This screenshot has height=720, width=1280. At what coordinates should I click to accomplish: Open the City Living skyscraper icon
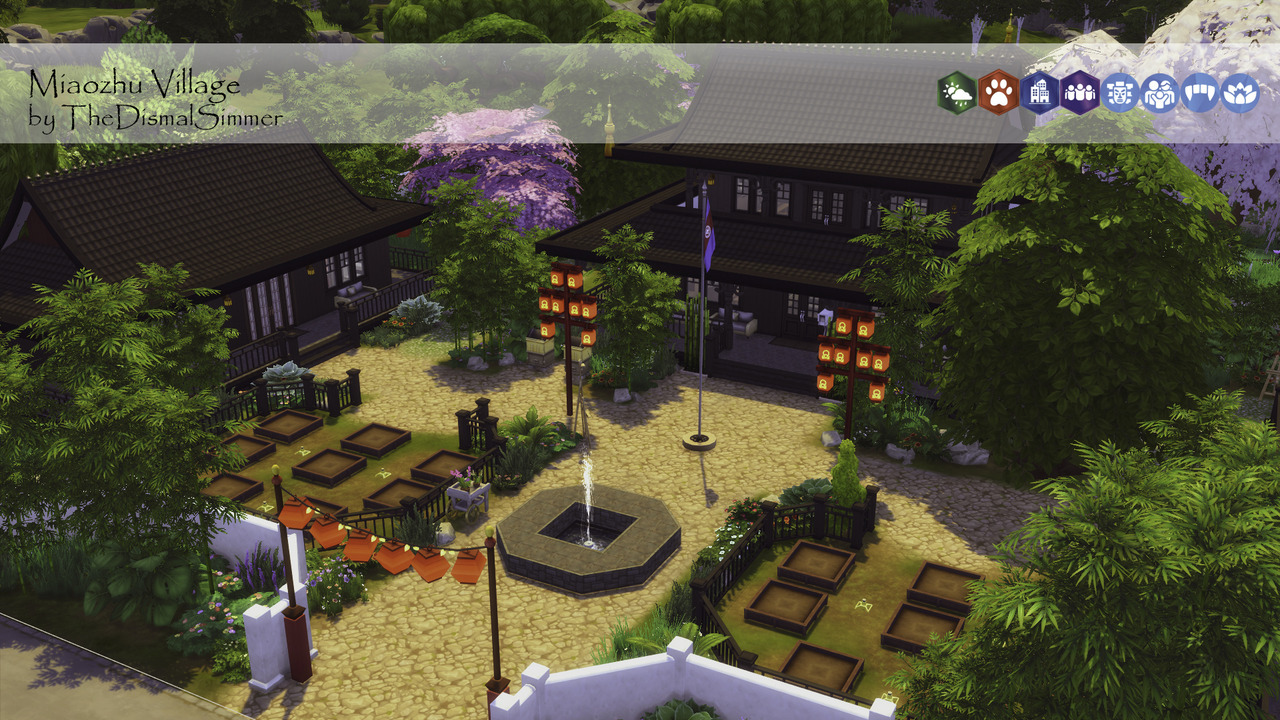click(1039, 93)
